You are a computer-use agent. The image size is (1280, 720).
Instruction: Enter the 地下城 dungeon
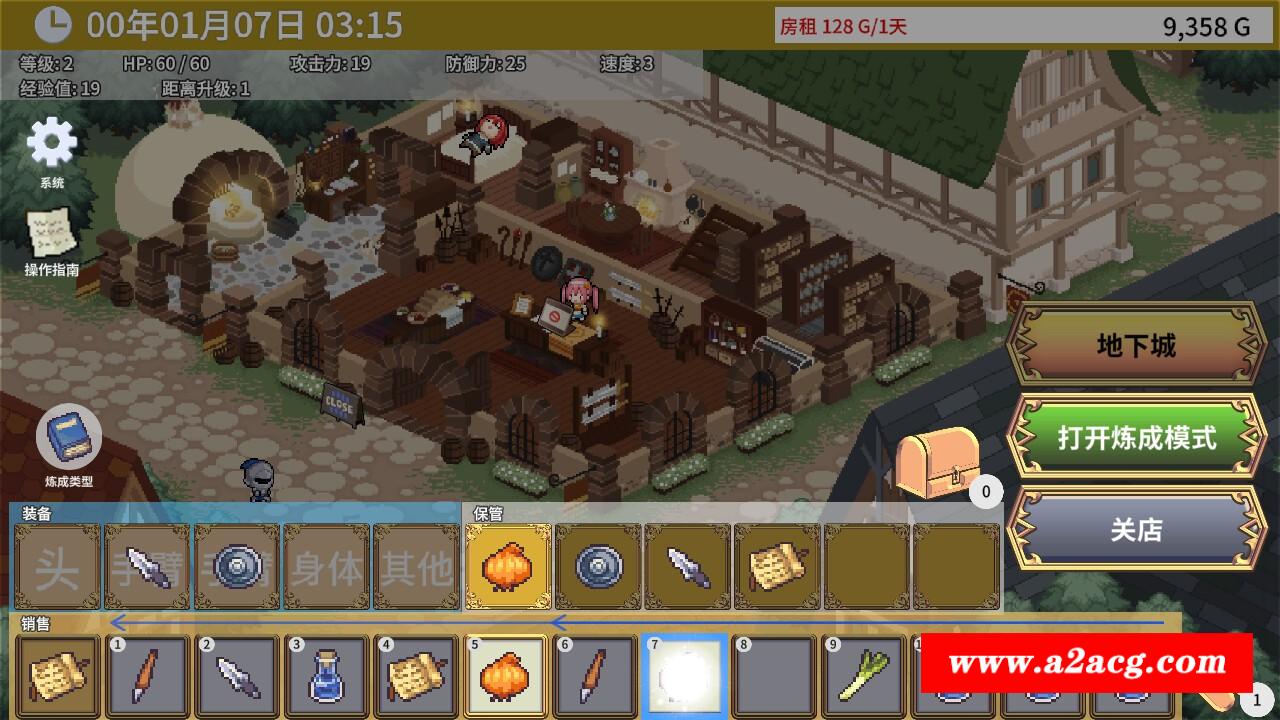pyautogui.click(x=1136, y=346)
